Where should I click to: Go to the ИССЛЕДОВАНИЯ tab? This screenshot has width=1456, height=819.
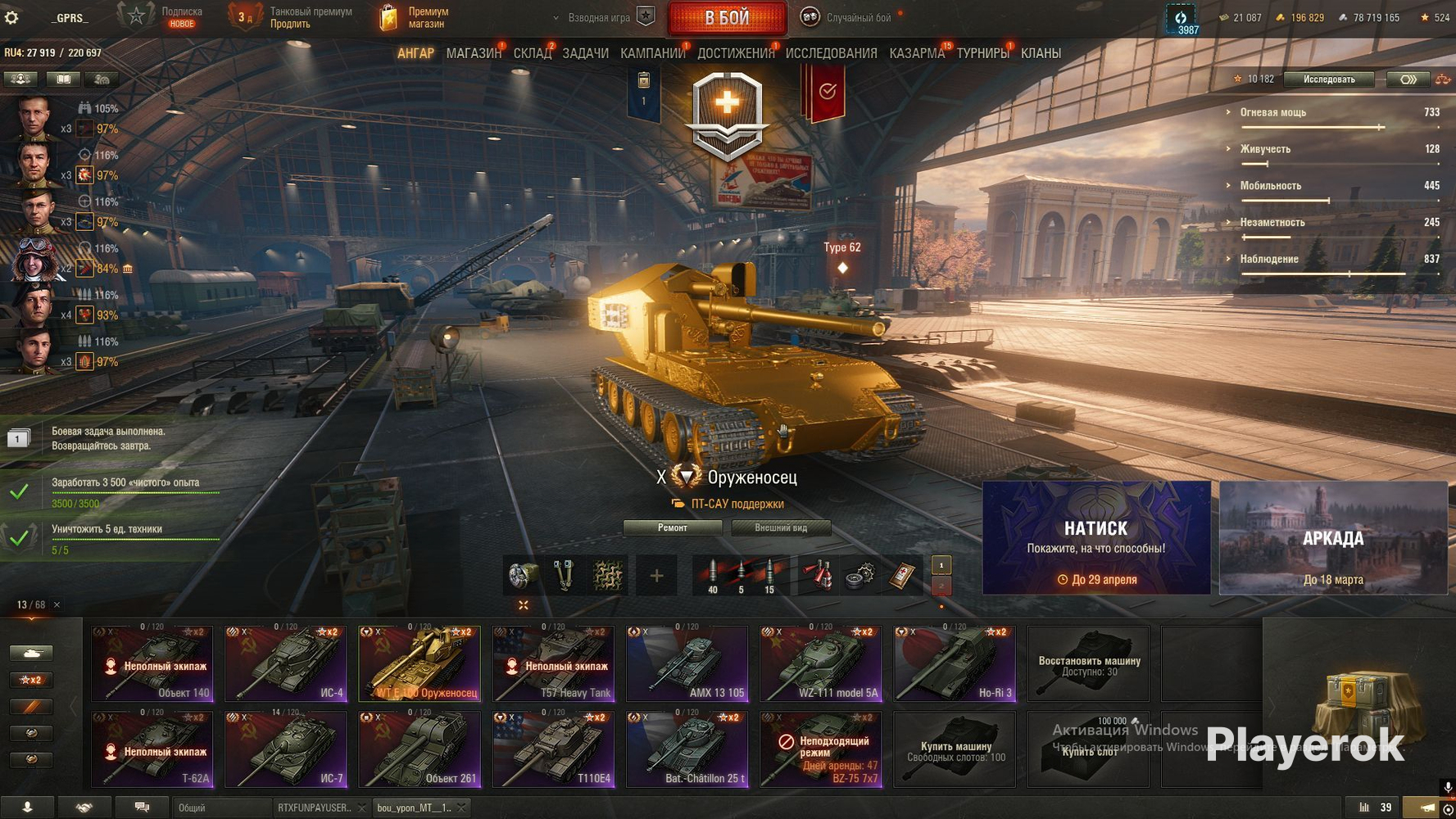[x=831, y=53]
